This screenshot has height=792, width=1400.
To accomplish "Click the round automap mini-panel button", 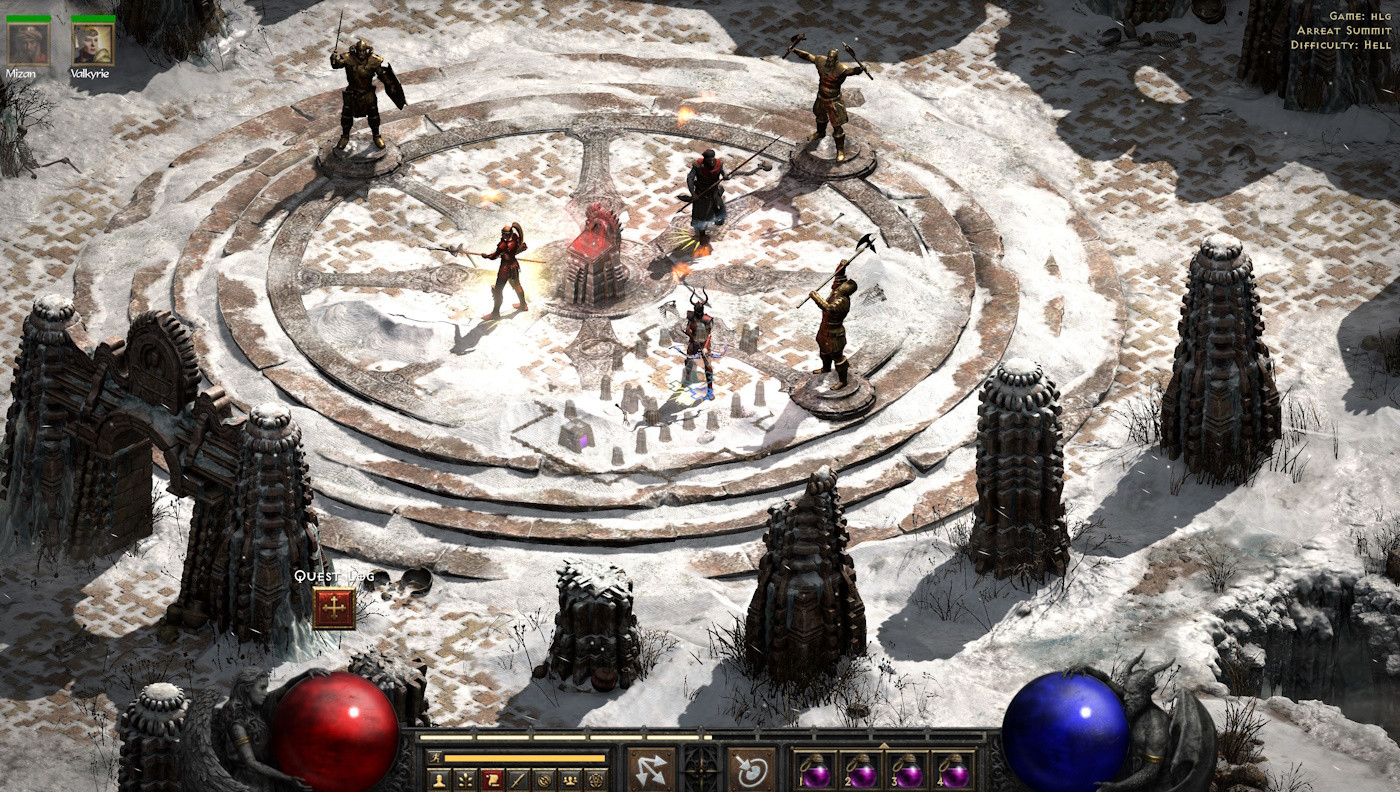I will point(543,778).
